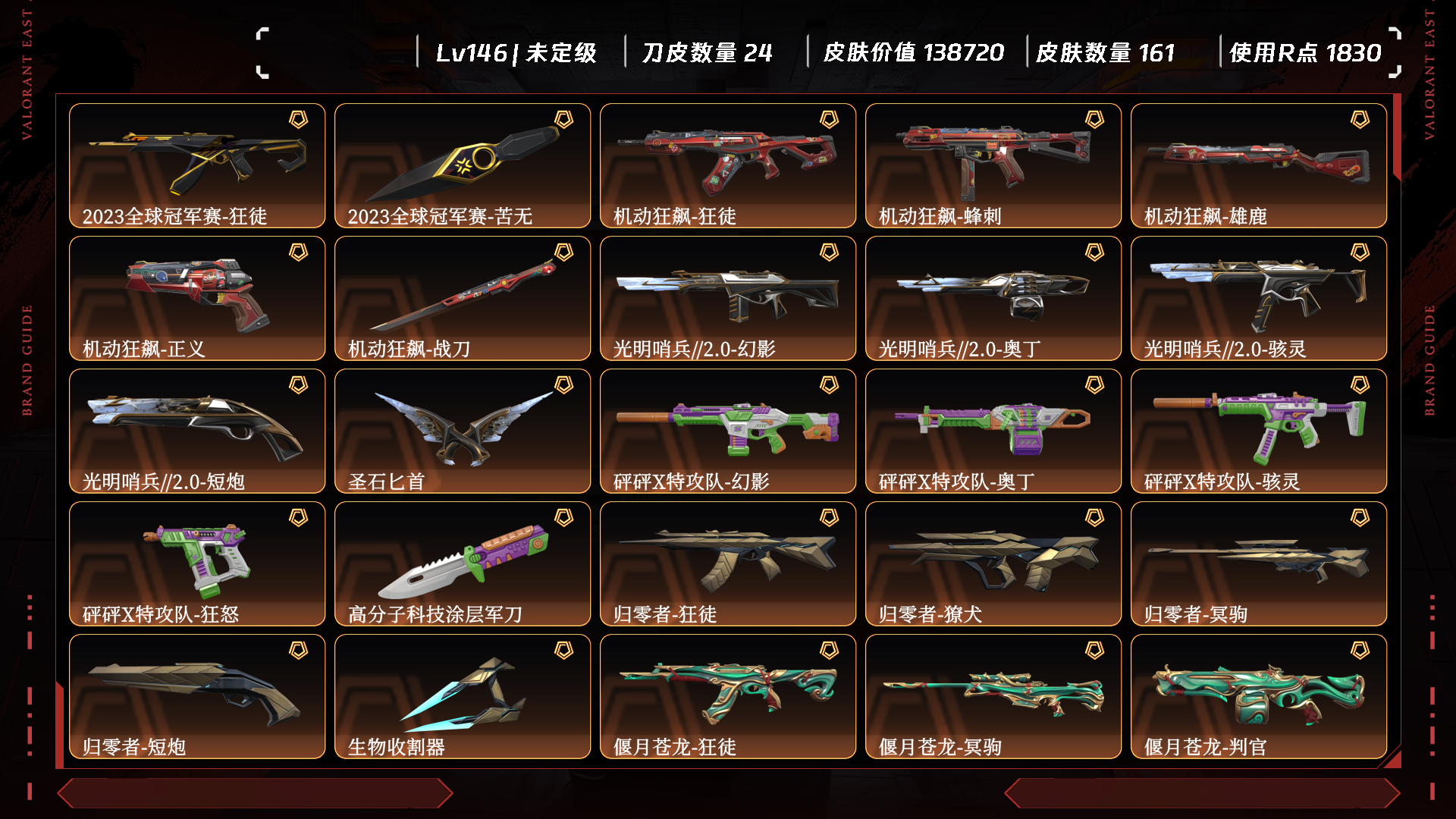
Task: Choose the 2023全球冠军赛-苦无 knife card
Action: tap(463, 165)
